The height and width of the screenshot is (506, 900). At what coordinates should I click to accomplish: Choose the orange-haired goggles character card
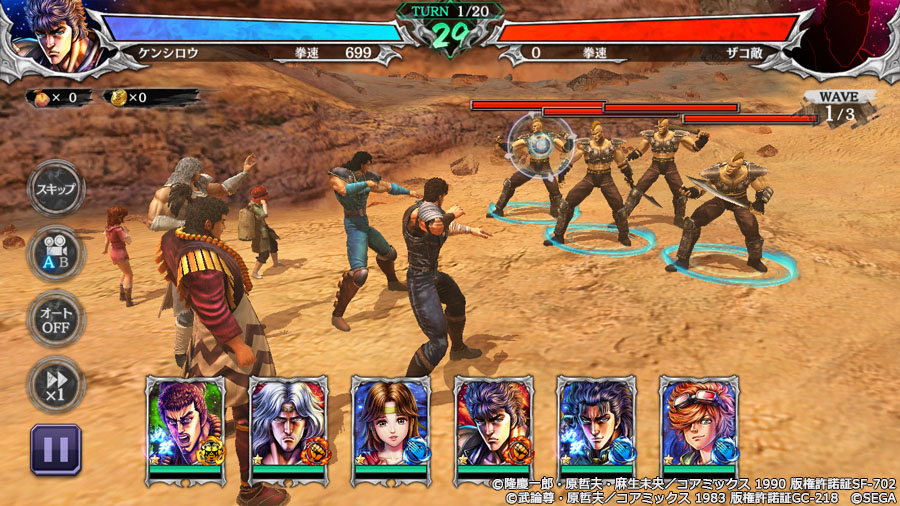[699, 426]
